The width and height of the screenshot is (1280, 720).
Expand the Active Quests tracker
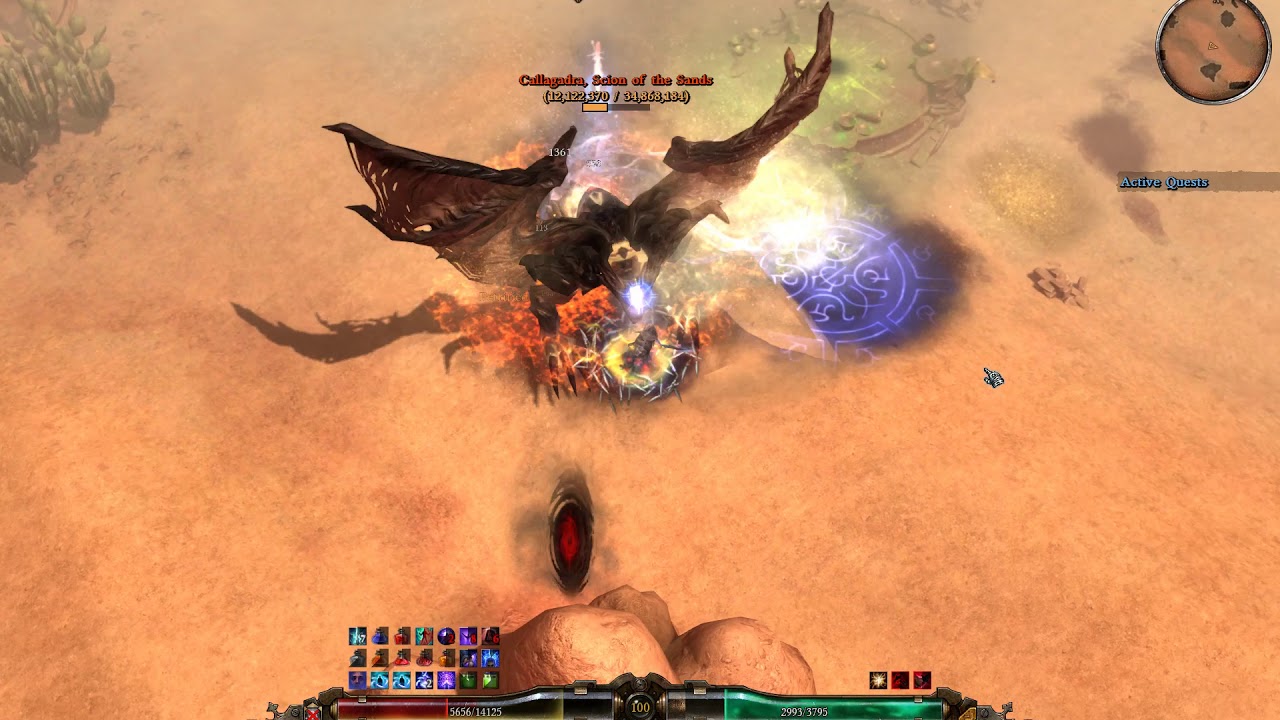coord(1164,182)
